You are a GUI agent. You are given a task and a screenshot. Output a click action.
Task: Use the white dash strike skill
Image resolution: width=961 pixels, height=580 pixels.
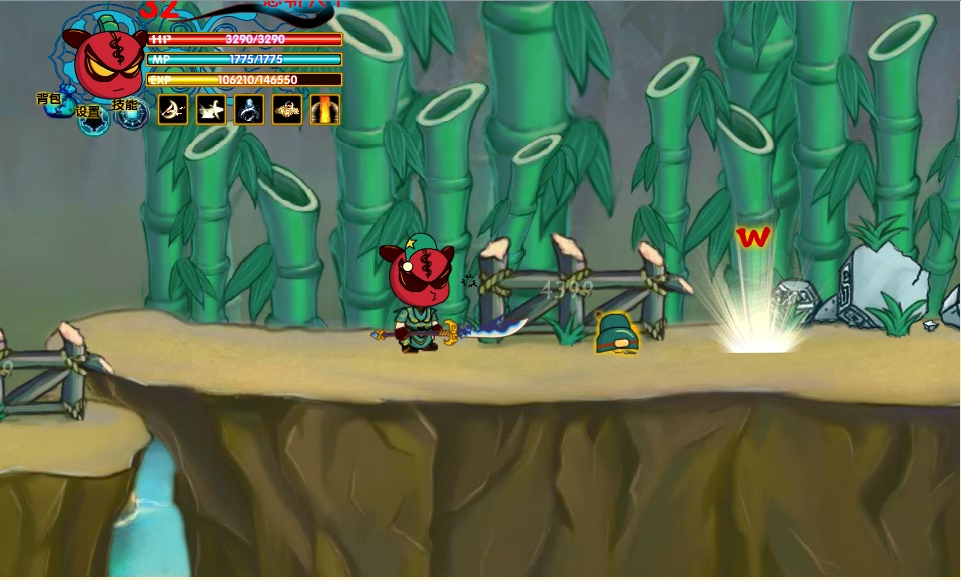(x=211, y=109)
